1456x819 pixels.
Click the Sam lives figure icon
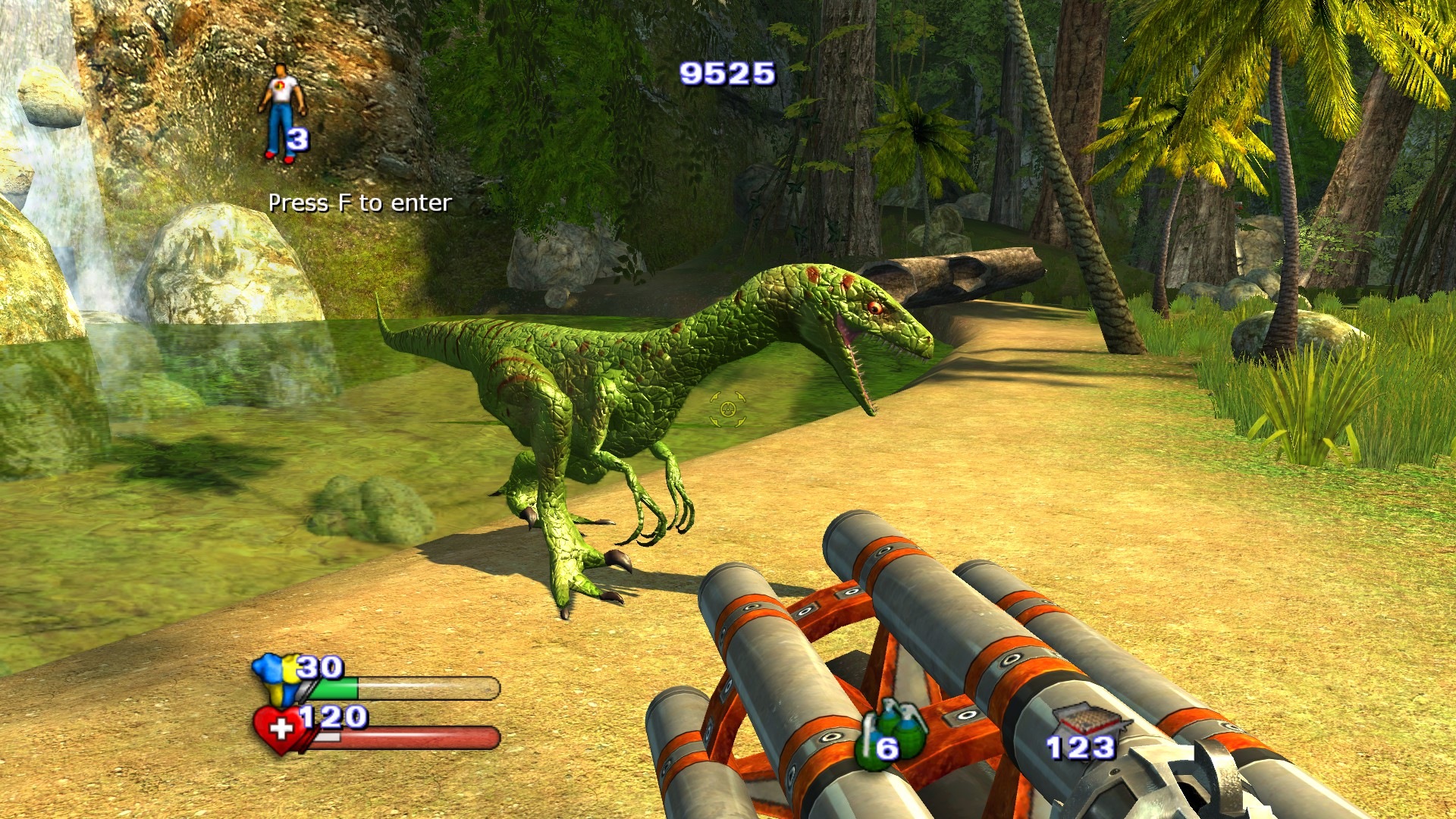[281, 111]
